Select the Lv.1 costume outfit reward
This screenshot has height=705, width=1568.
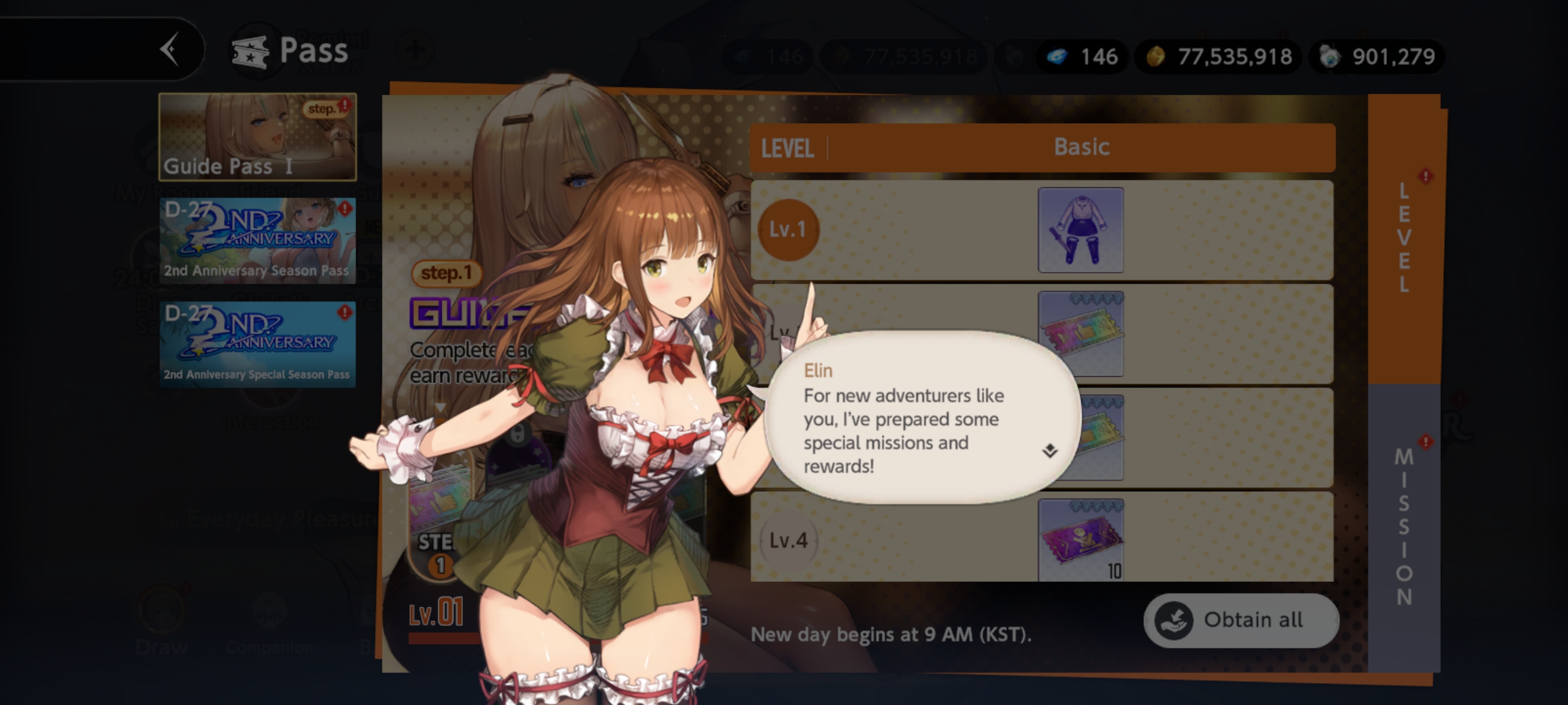click(x=1081, y=230)
